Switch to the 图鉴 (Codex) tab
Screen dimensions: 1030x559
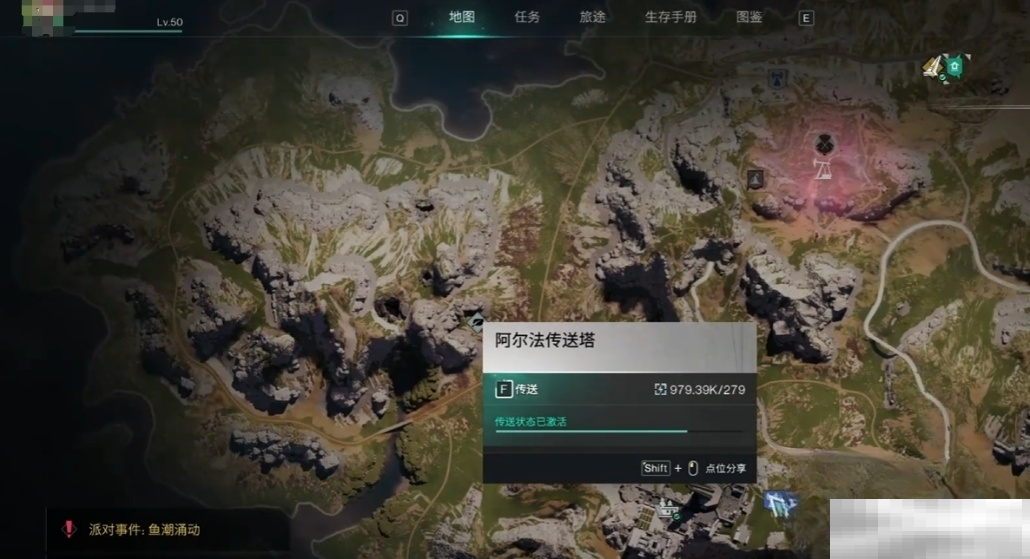click(749, 17)
